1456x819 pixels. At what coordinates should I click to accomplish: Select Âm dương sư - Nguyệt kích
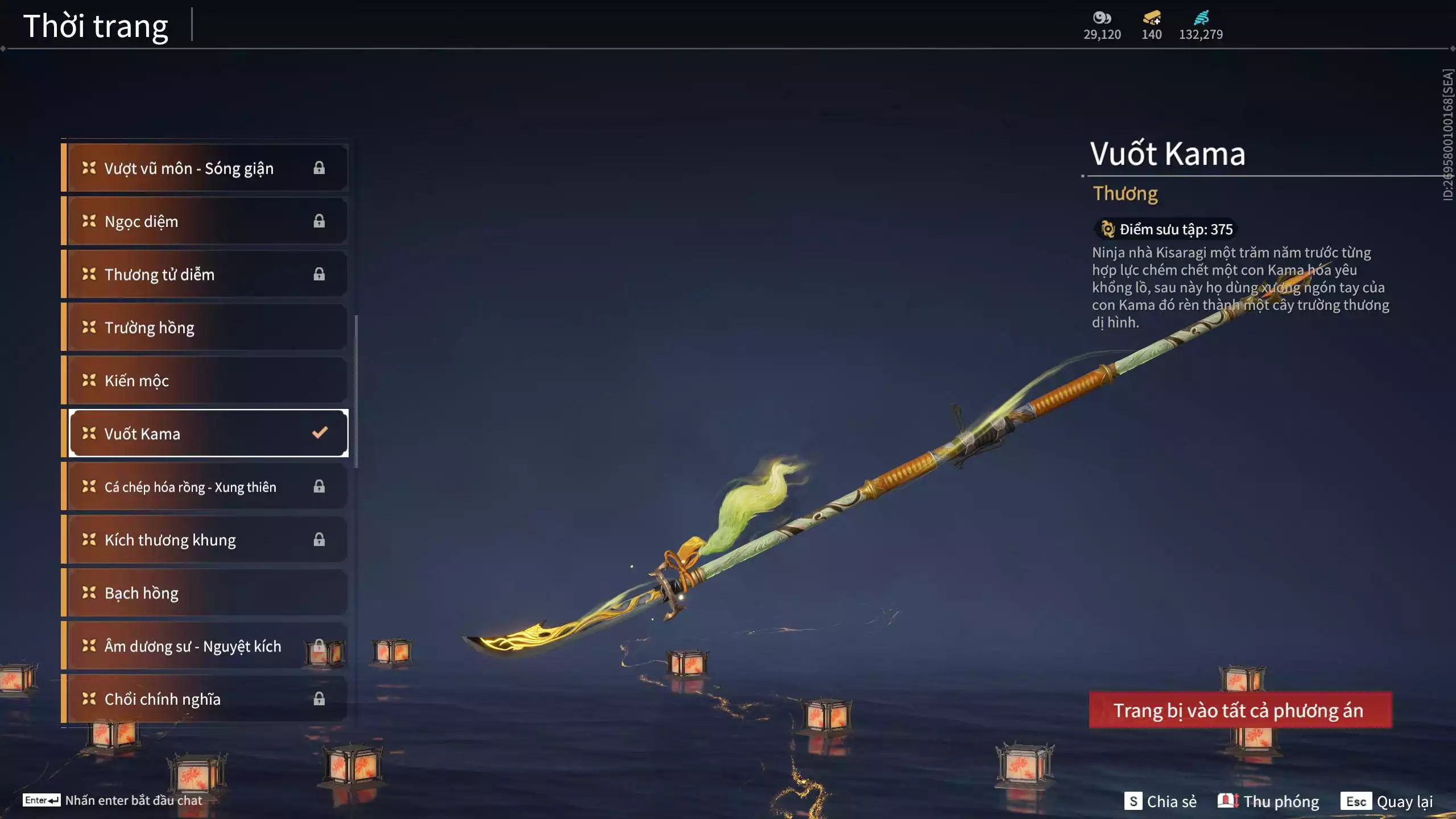[205, 646]
